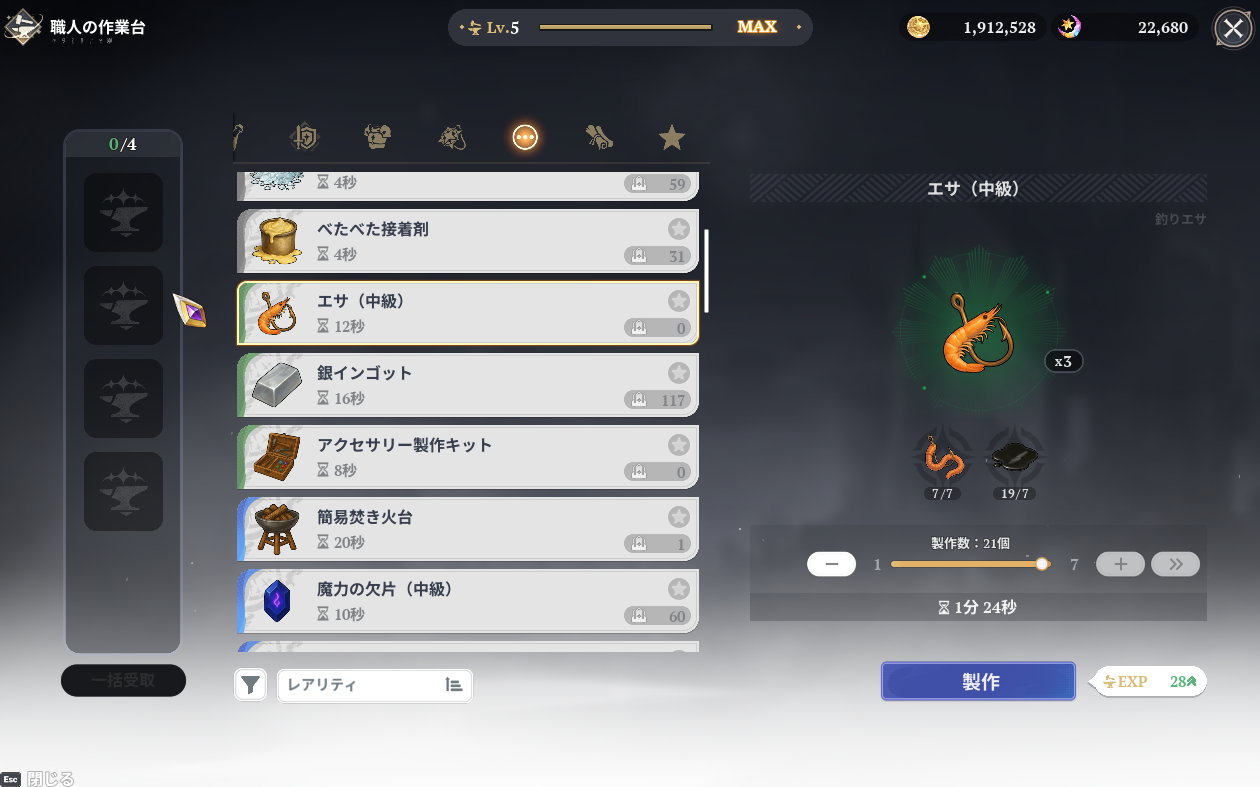1260x787 pixels.
Task: Pick the 魔力の欠片（中級） recipe
Action: 467,601
